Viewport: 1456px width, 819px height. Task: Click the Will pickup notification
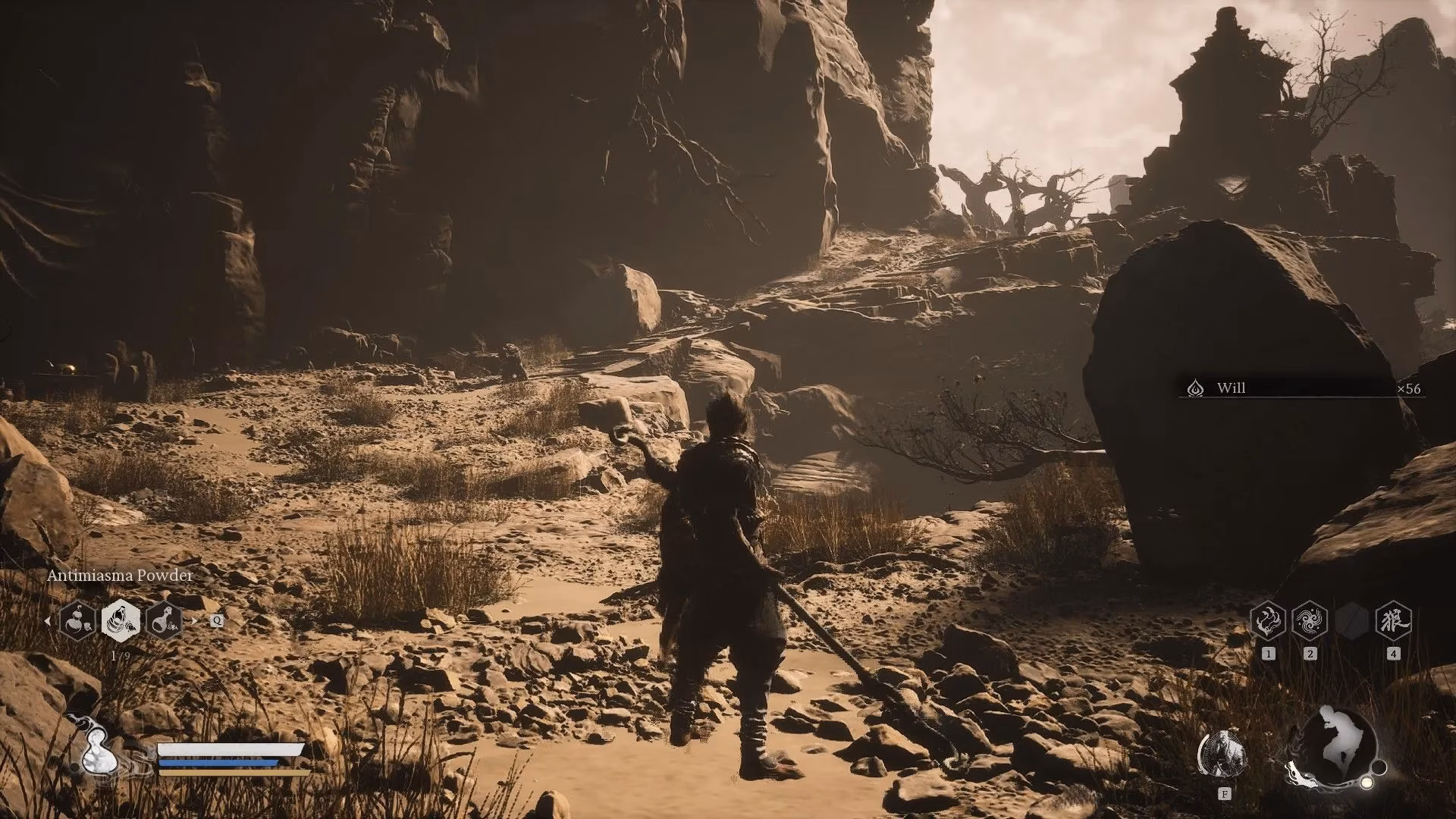click(x=1301, y=388)
